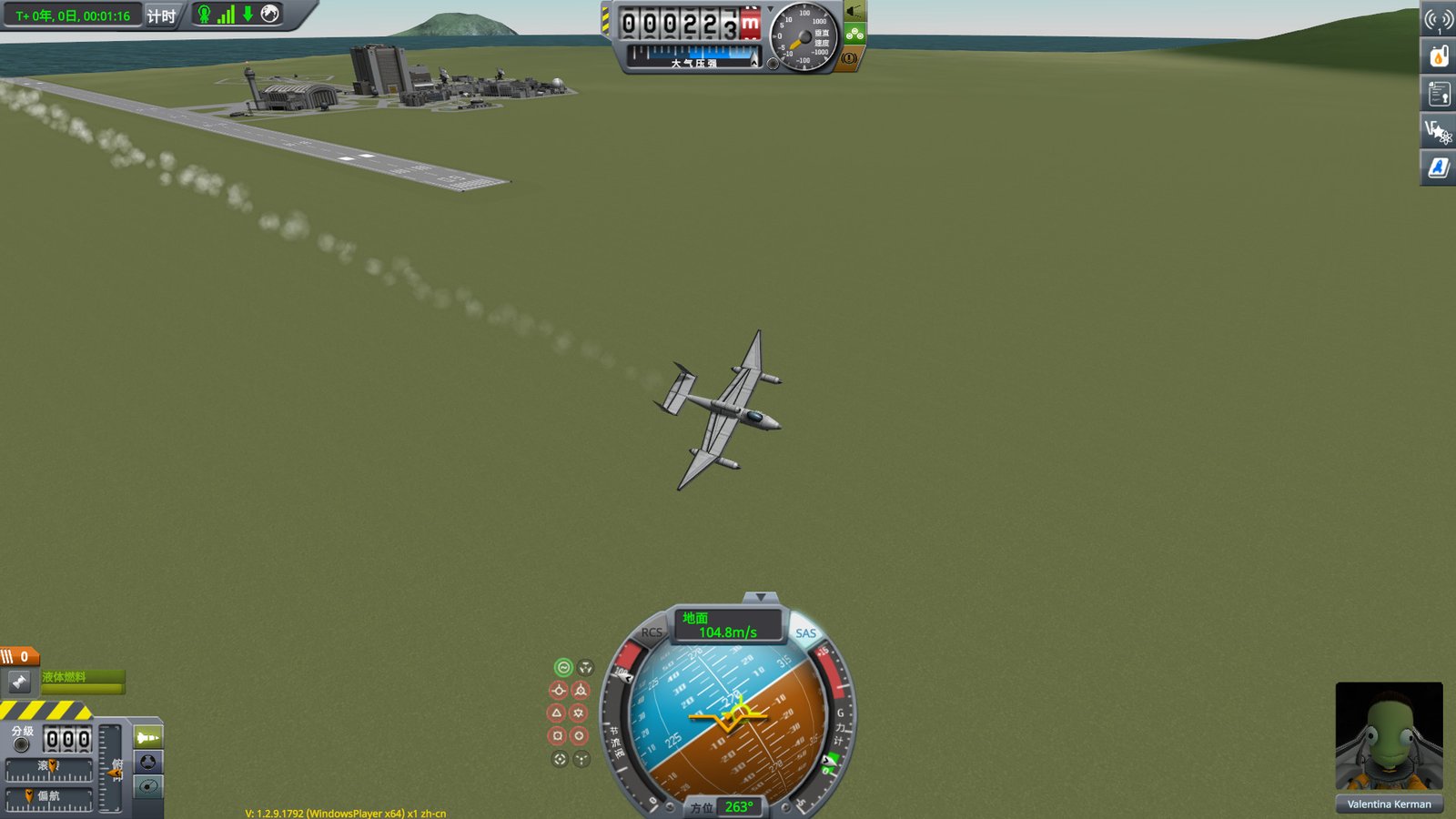The width and height of the screenshot is (1456, 819).
Task: Click the rocket icon for staging mode
Action: pos(149,738)
